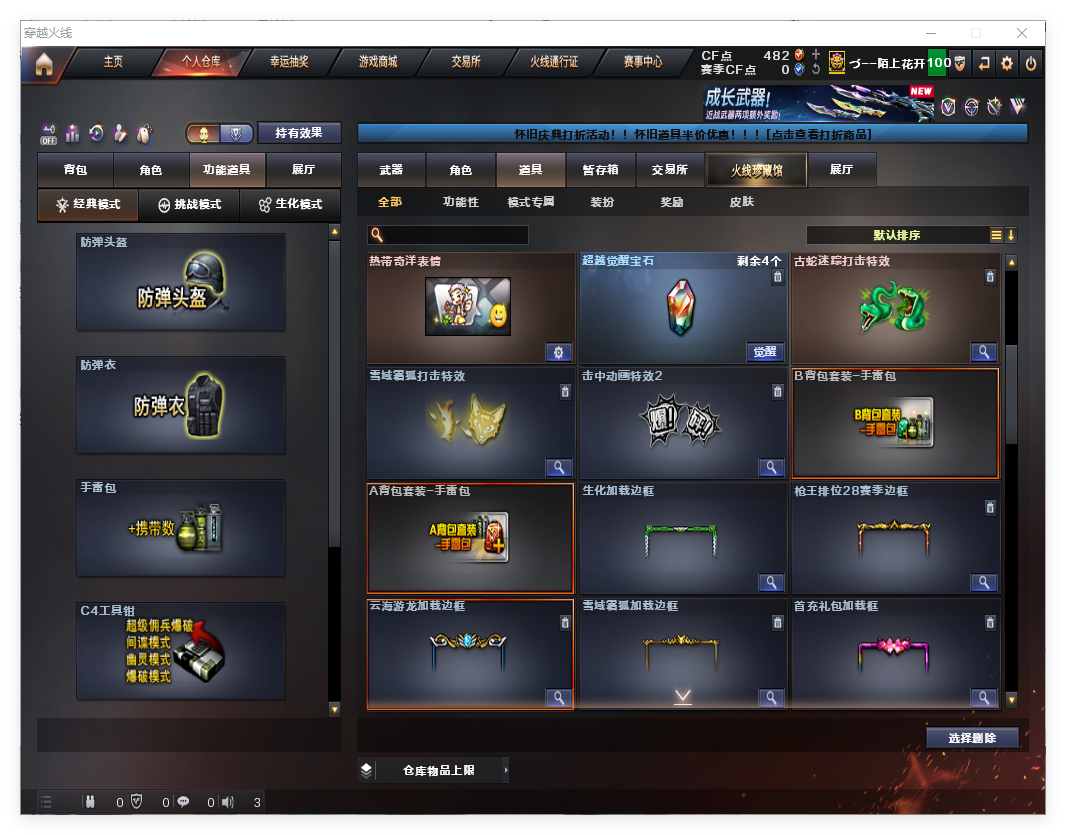Choose the 皮肤 skin filter category
The width and height of the screenshot is (1066, 835).
(742, 202)
